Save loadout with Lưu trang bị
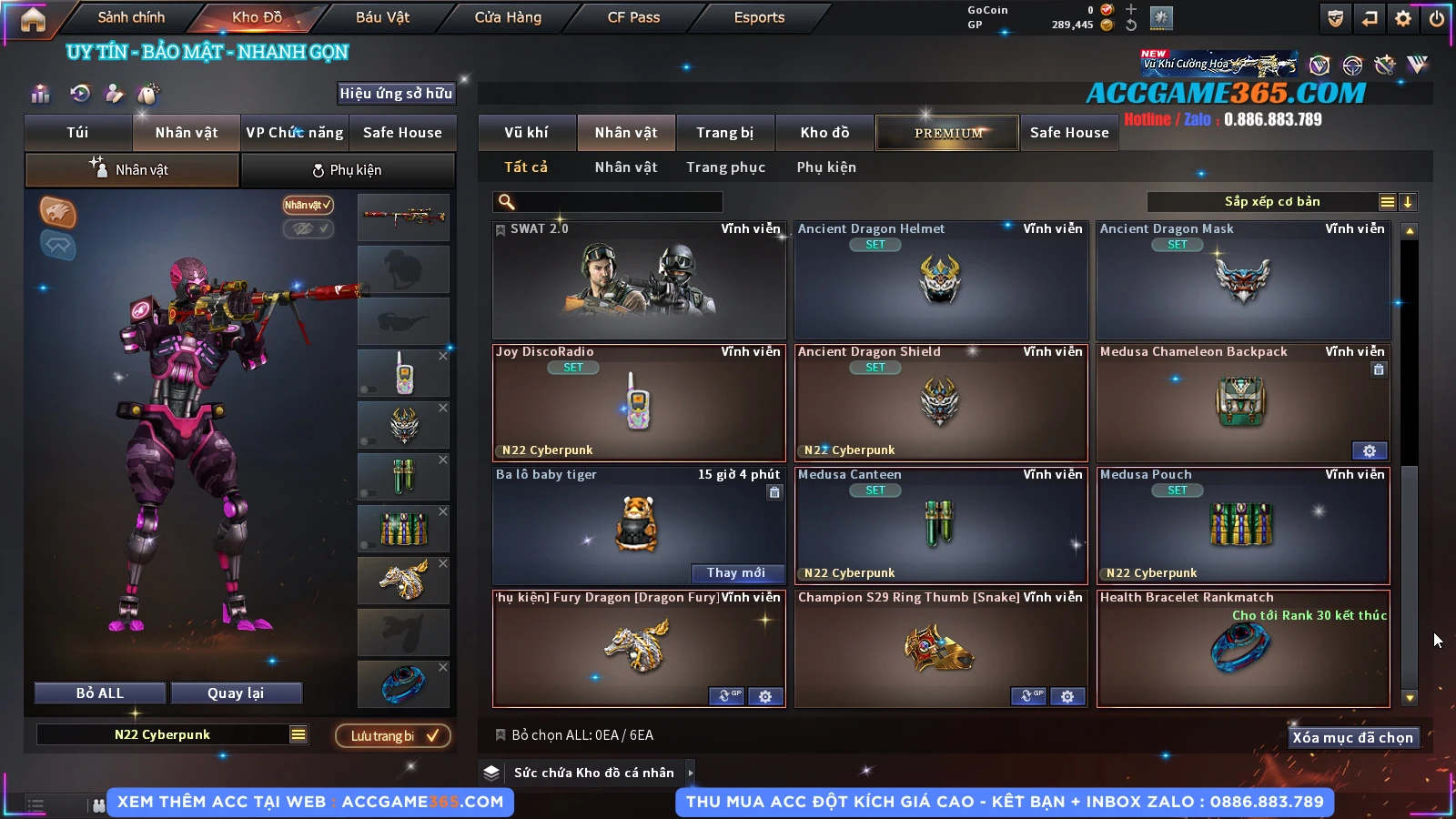This screenshot has width=1456, height=819. click(x=393, y=735)
